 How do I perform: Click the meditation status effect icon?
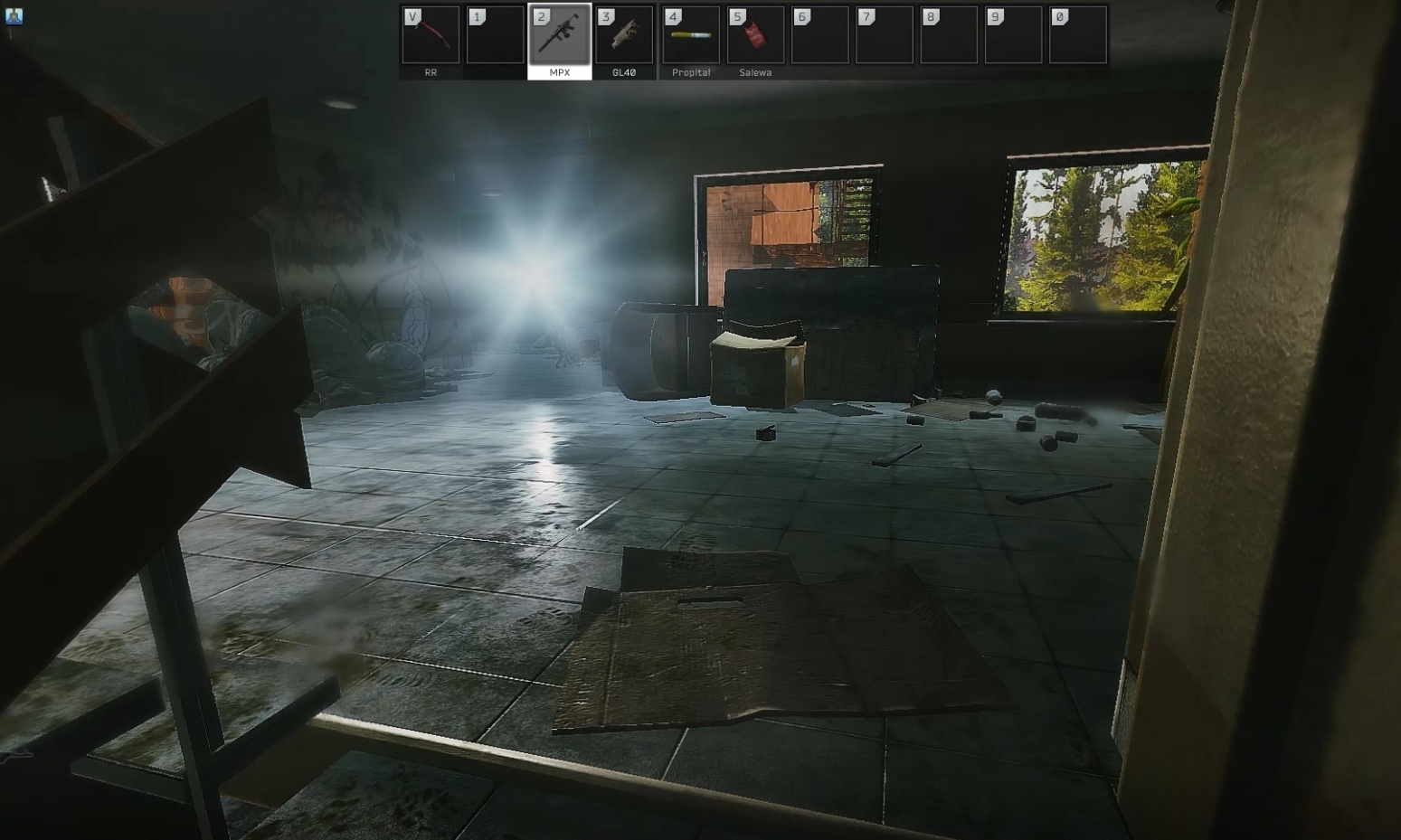pos(14,16)
